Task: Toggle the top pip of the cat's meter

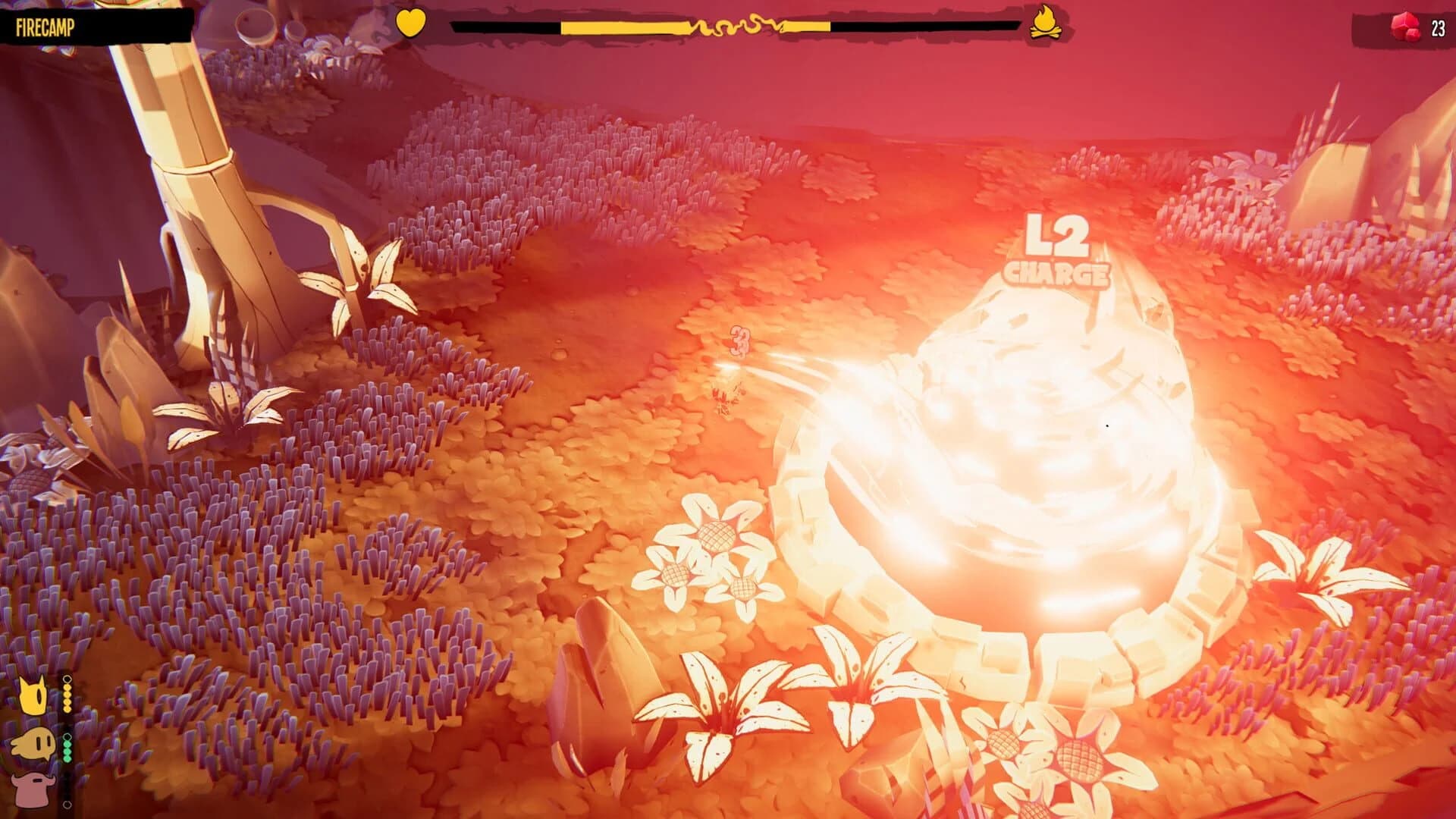Action: (x=67, y=678)
